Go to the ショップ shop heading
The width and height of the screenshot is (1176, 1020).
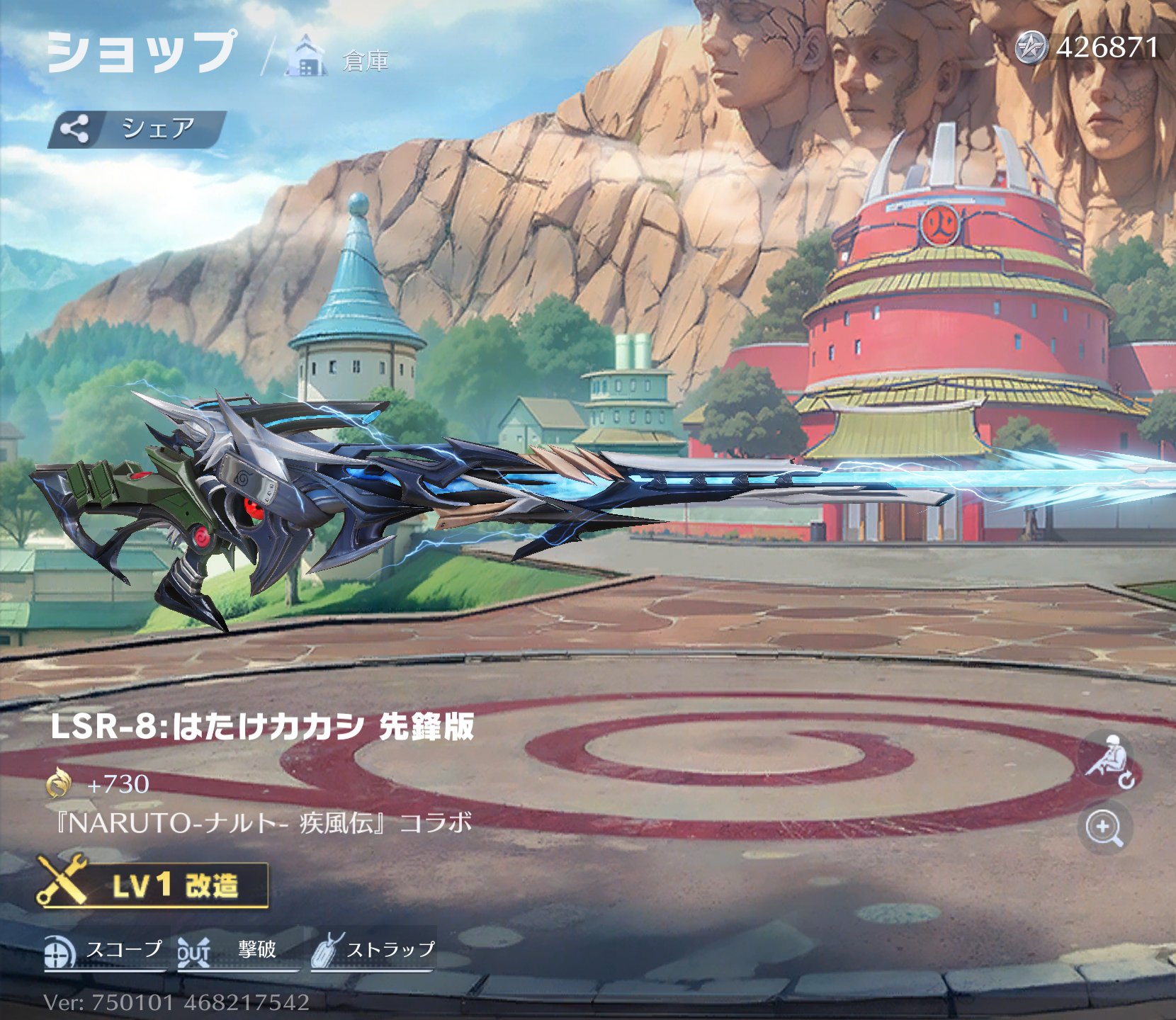click(x=142, y=52)
